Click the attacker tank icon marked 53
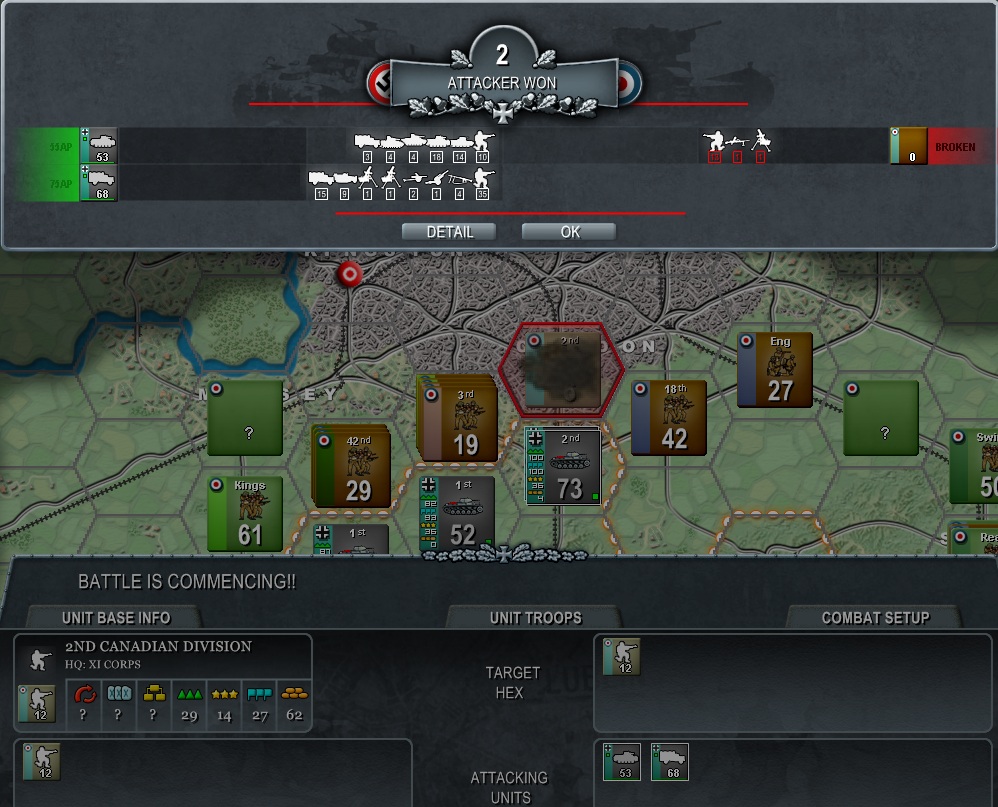The image size is (998, 807). pyautogui.click(x=100, y=146)
